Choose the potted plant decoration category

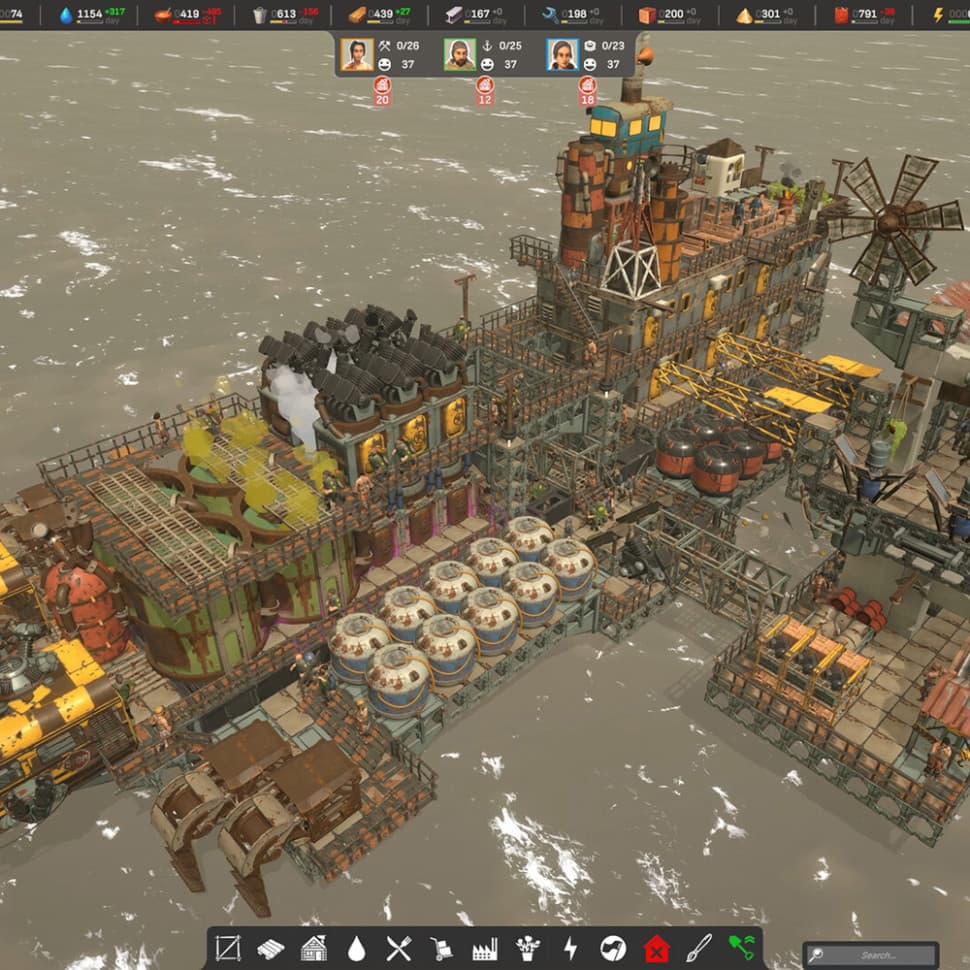pos(528,948)
